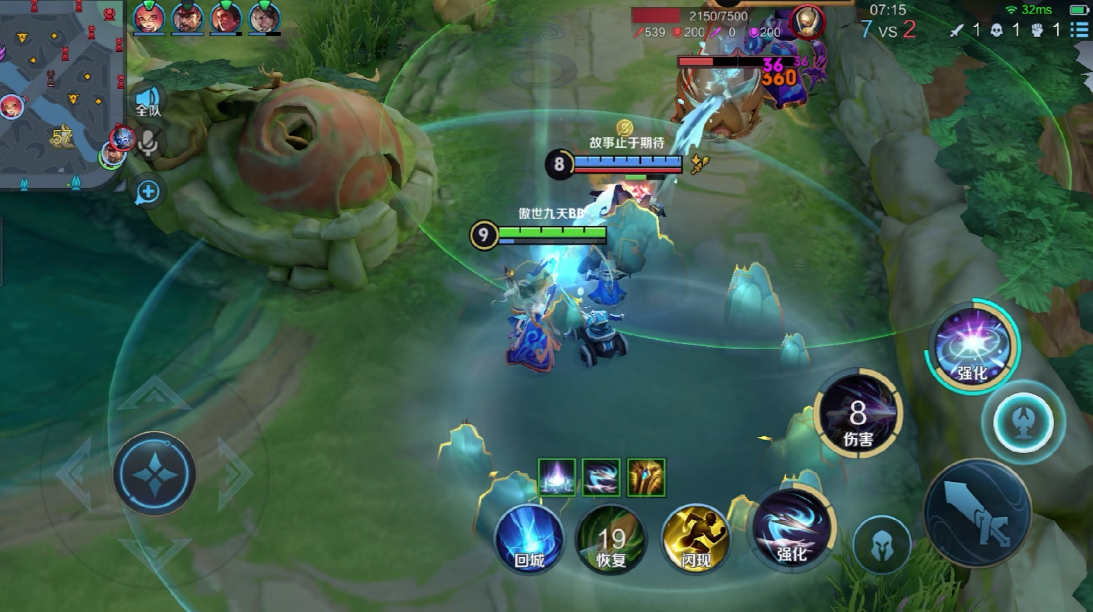Open the scoreboard list menu icon
The image size is (1093, 612).
point(1079,30)
